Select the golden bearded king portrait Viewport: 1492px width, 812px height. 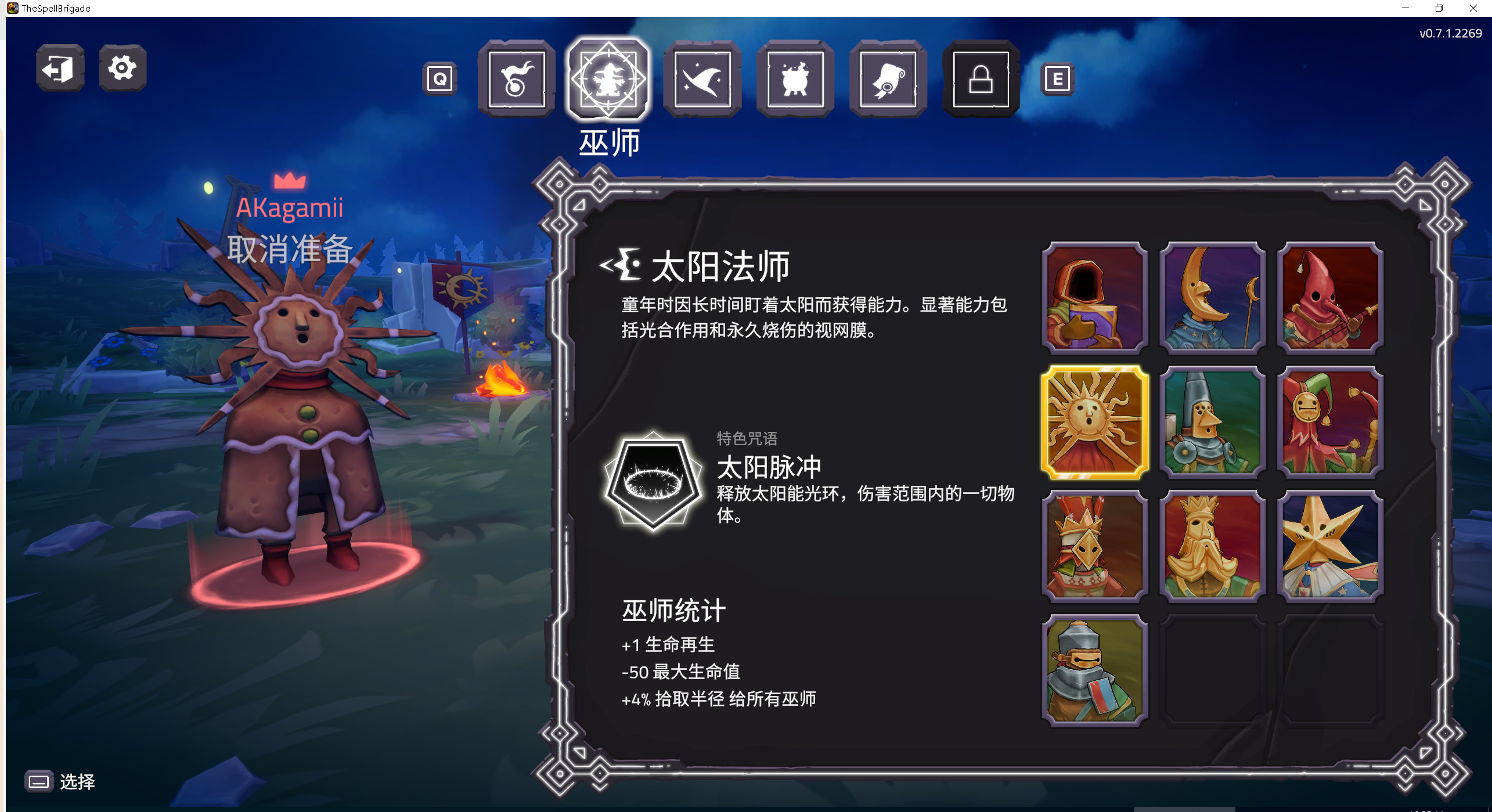pos(1213,544)
